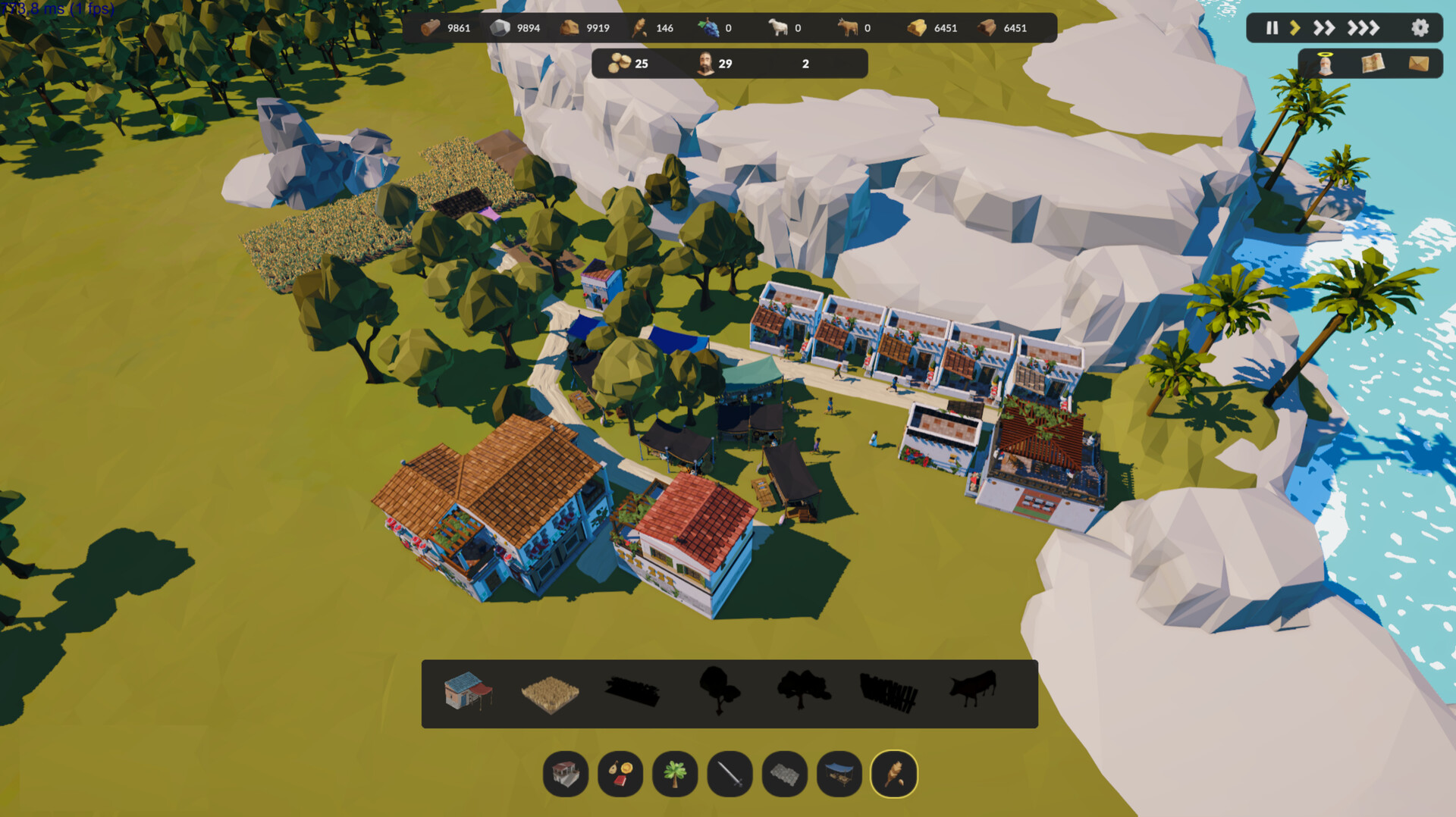Switch to the market stall category
The width and height of the screenshot is (1456, 817).
click(x=839, y=775)
